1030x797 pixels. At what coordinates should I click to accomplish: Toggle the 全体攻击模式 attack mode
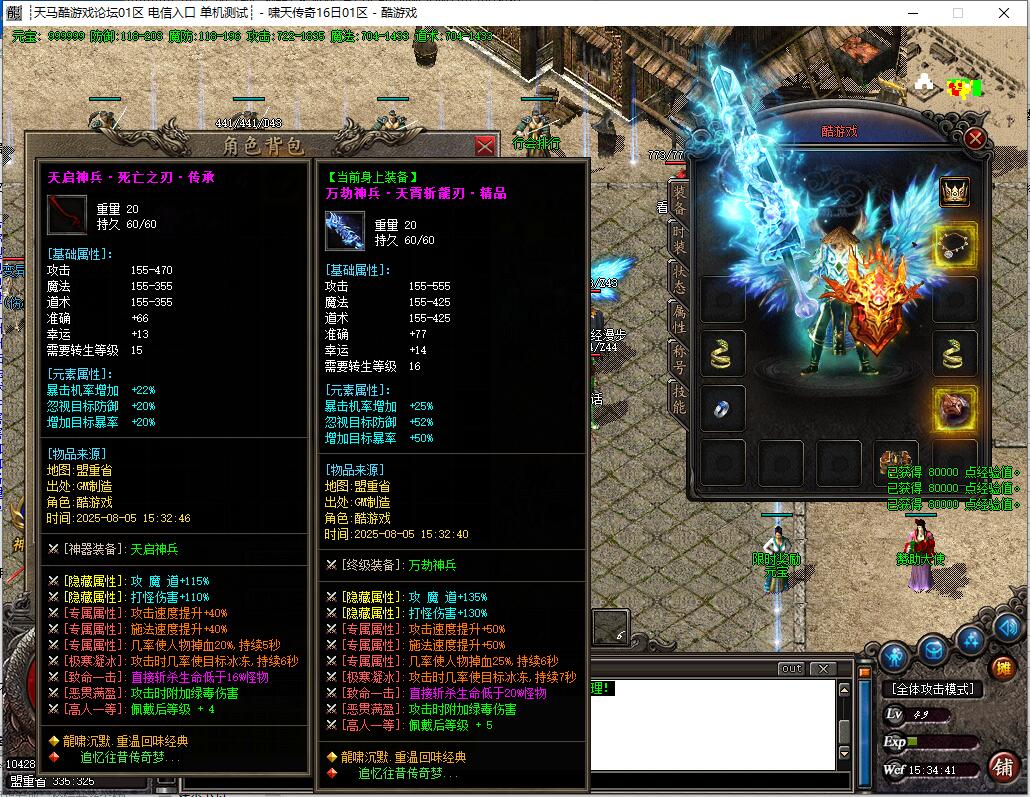click(931, 689)
